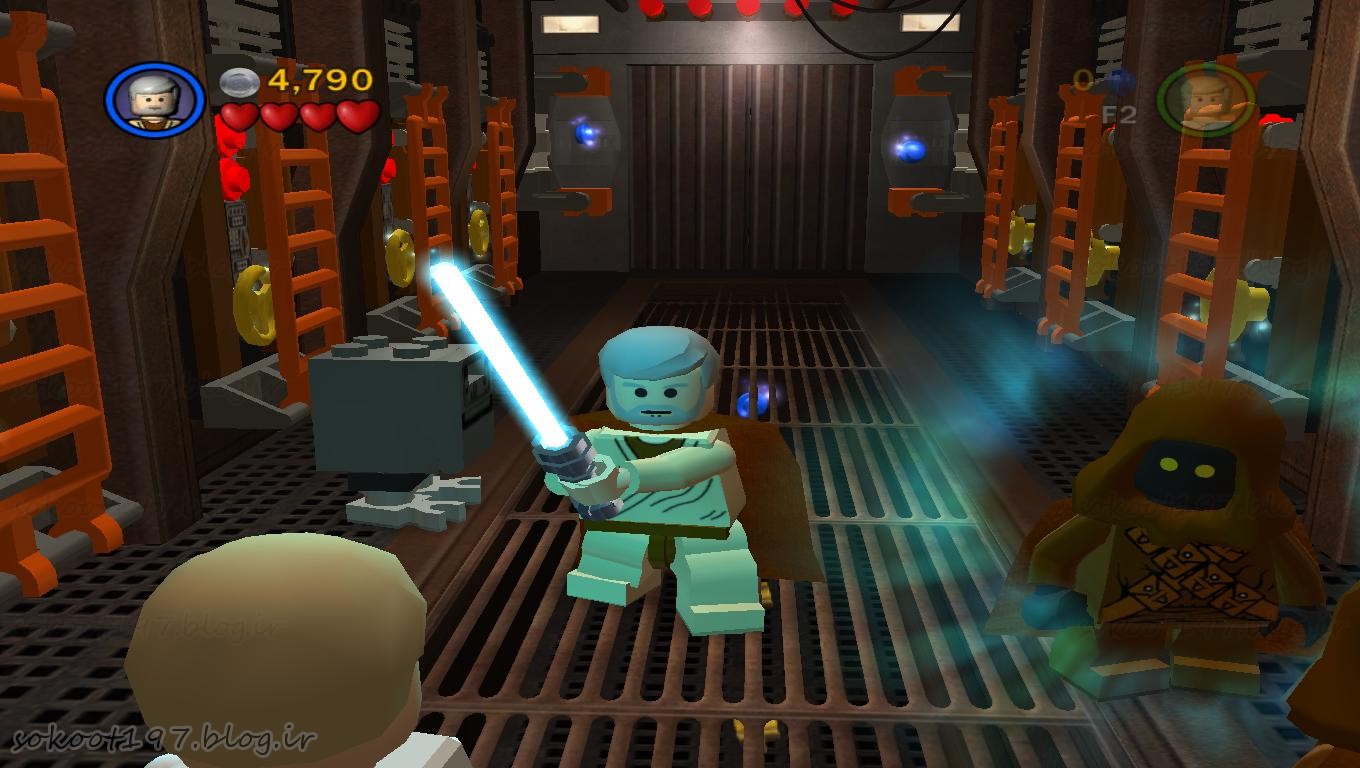Image resolution: width=1360 pixels, height=768 pixels.
Task: Click Obi-Wan's blue-ringed player one portrait
Action: [x=154, y=100]
